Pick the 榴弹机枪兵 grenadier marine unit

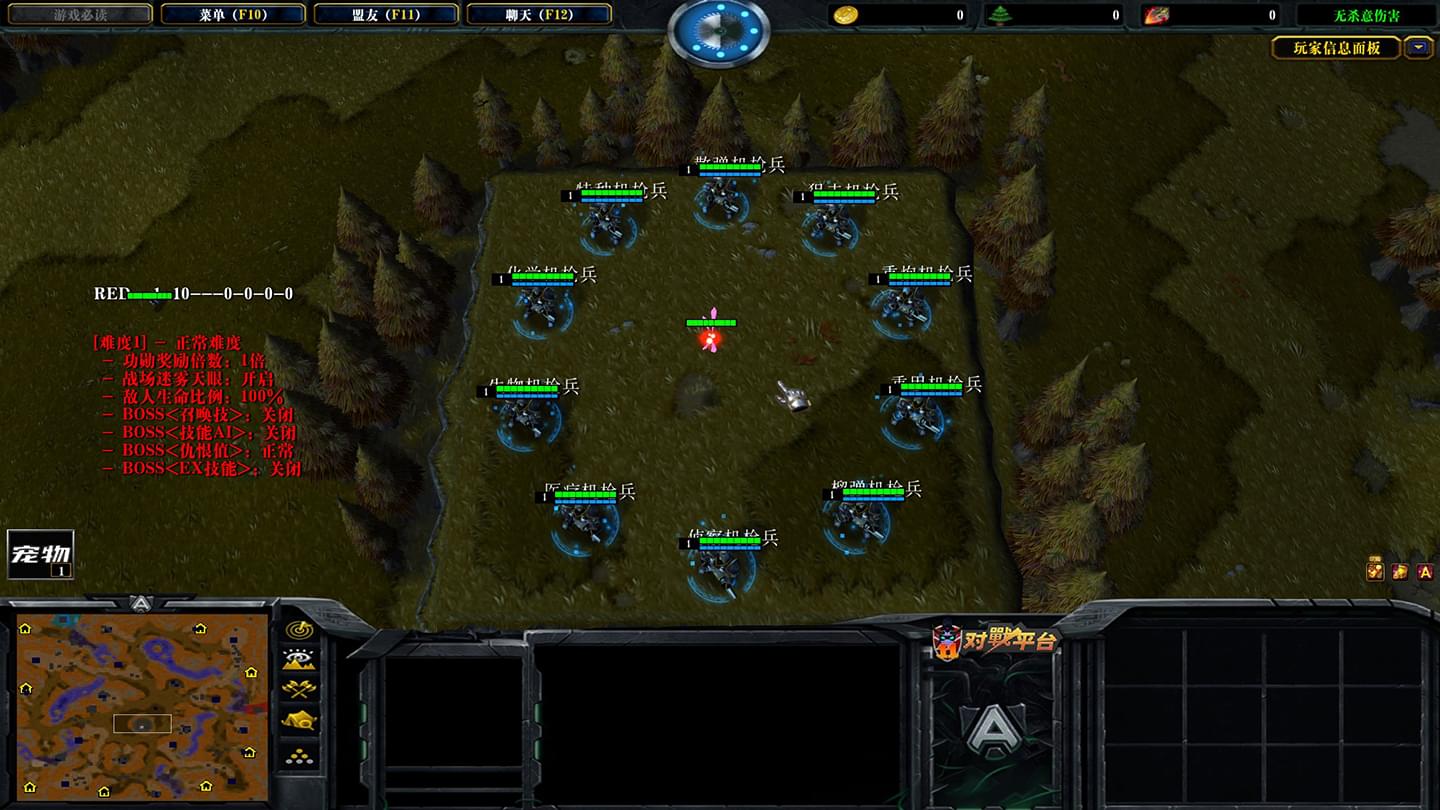pos(858,517)
